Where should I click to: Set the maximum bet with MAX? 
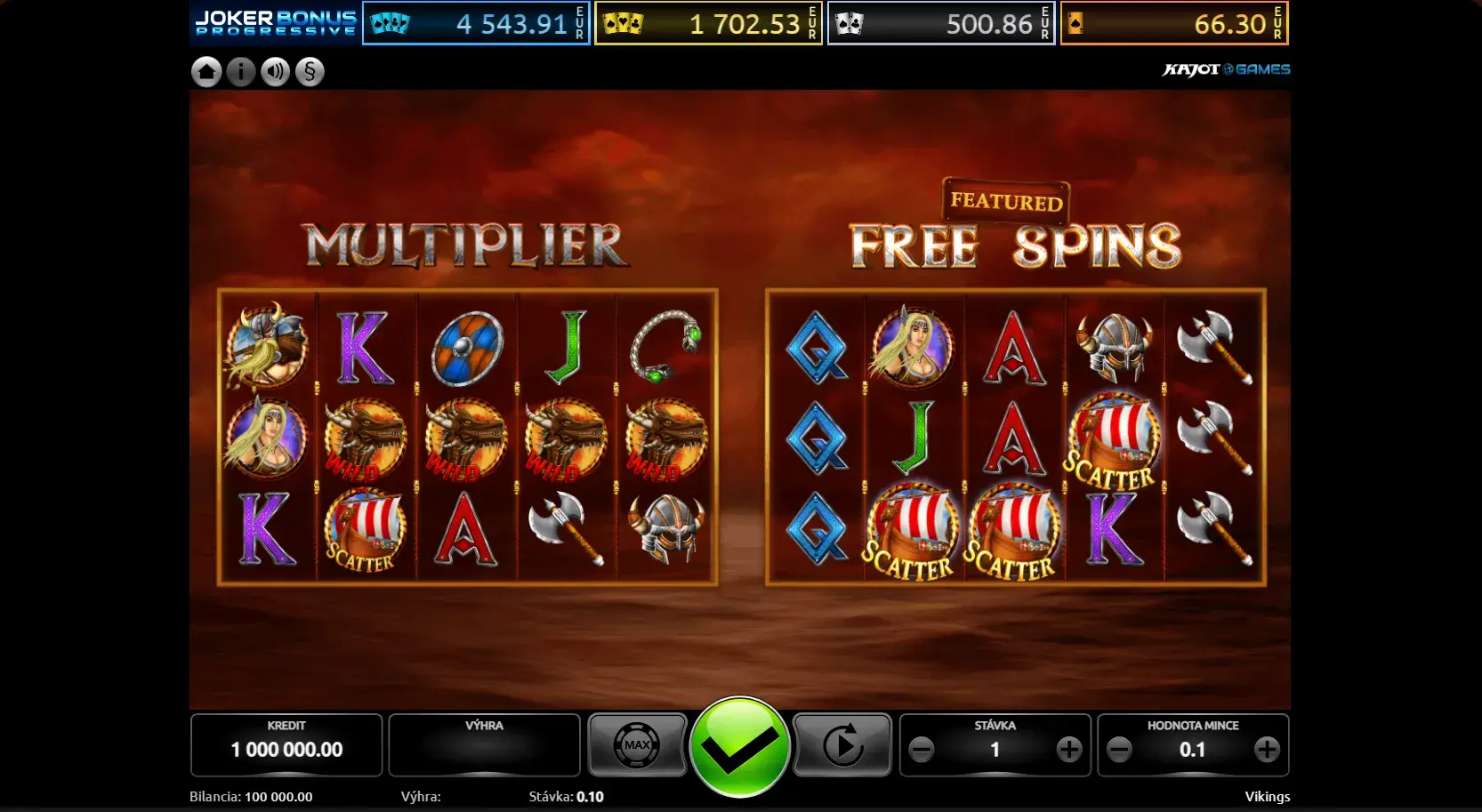tap(637, 745)
